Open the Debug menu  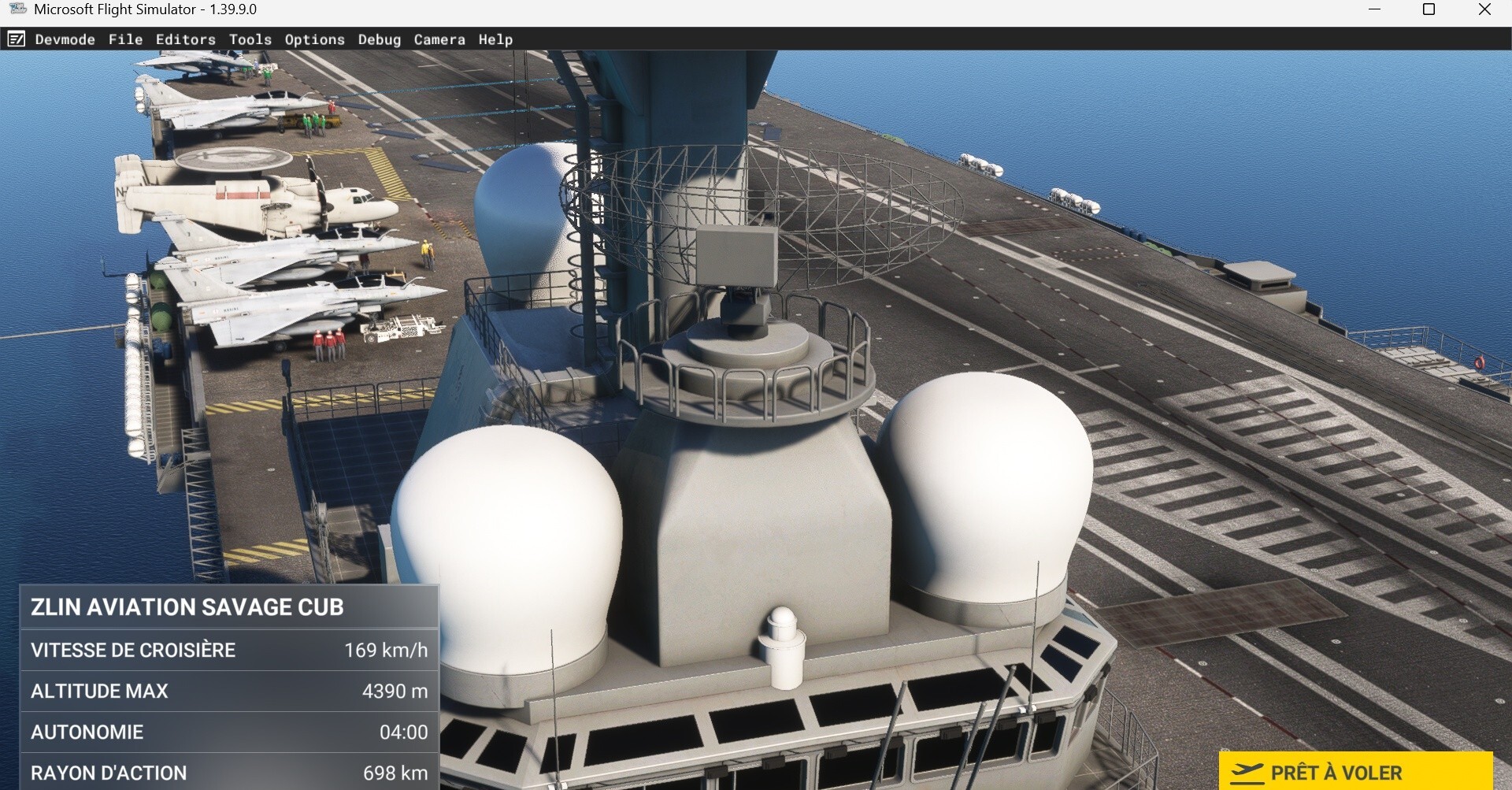[x=379, y=39]
